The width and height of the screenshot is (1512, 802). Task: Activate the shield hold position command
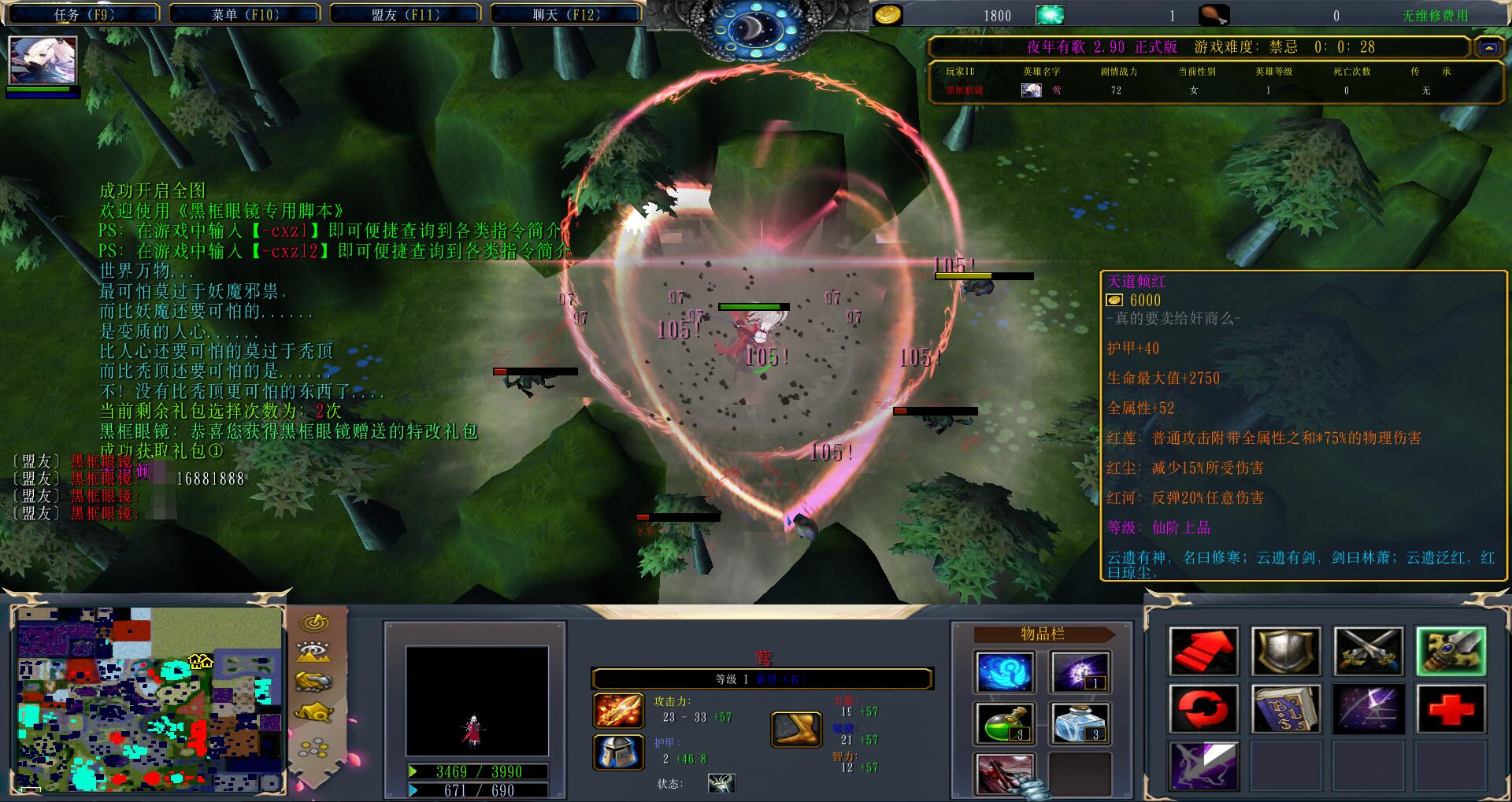point(1285,652)
